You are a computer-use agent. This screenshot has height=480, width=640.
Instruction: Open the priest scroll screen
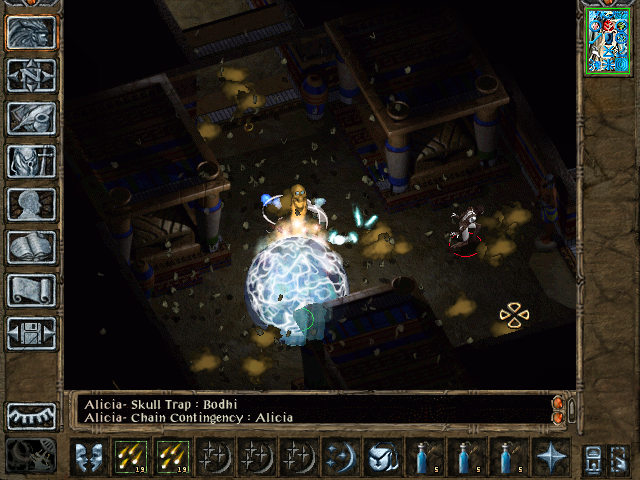(31, 290)
